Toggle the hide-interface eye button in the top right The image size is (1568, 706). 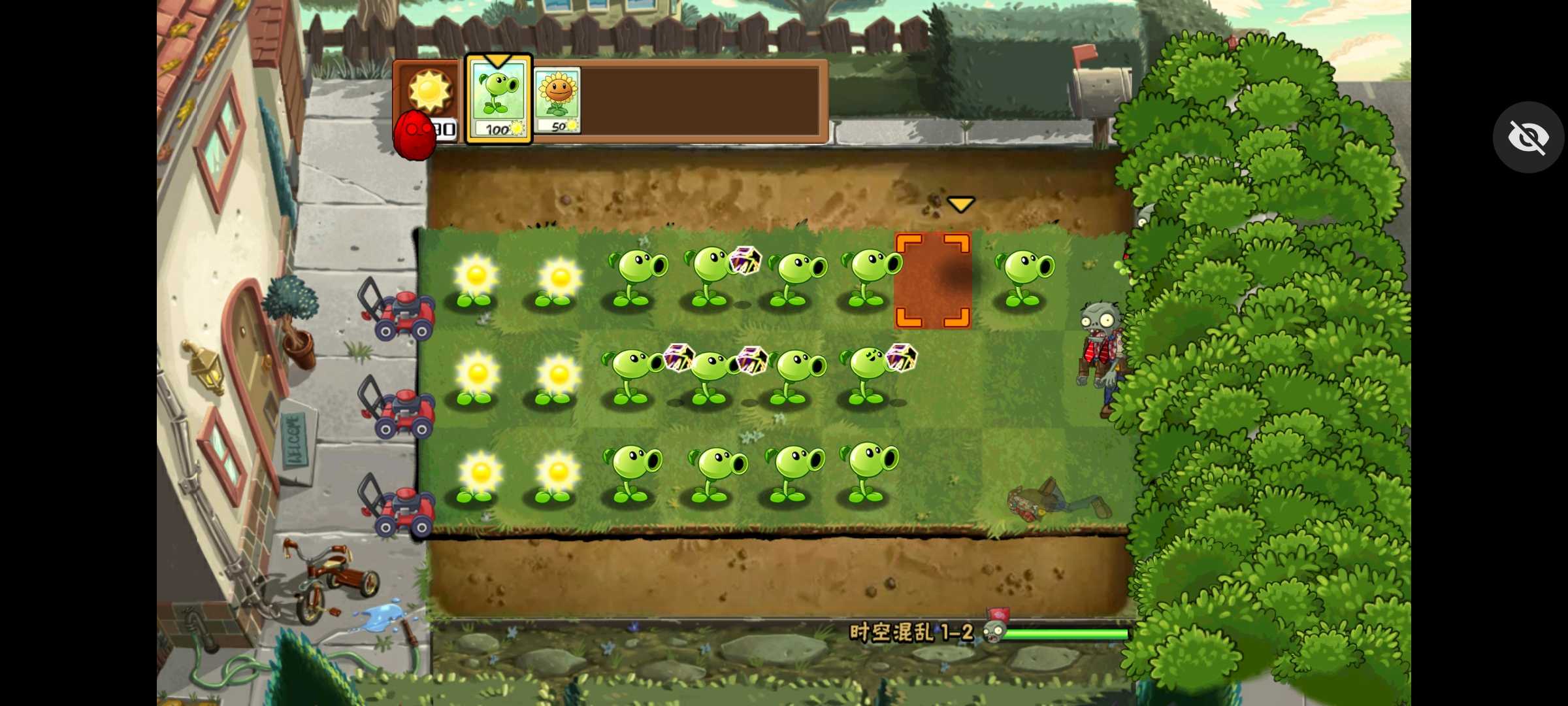[x=1529, y=137]
